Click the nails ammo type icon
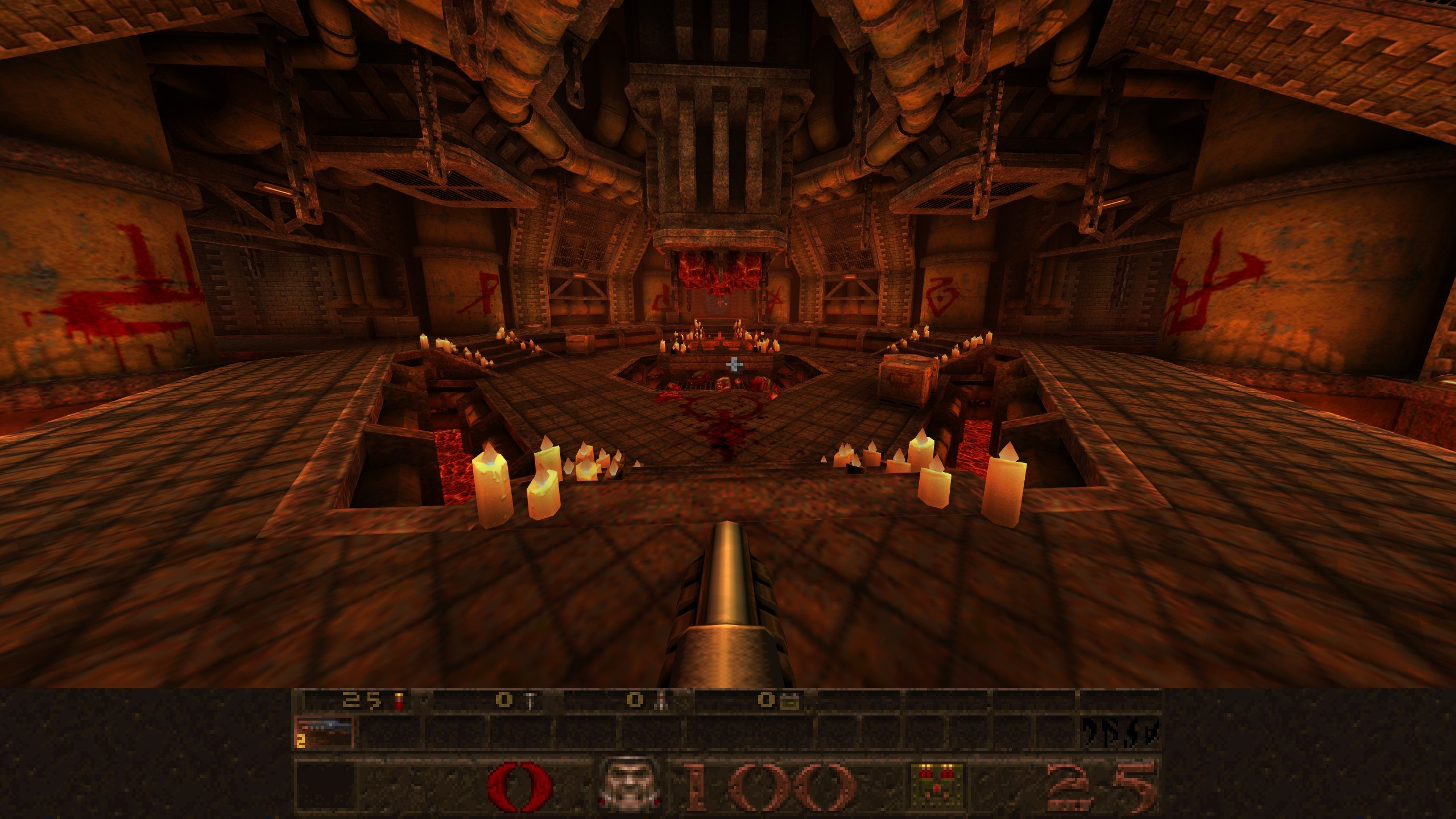1456x819 pixels. 530,701
